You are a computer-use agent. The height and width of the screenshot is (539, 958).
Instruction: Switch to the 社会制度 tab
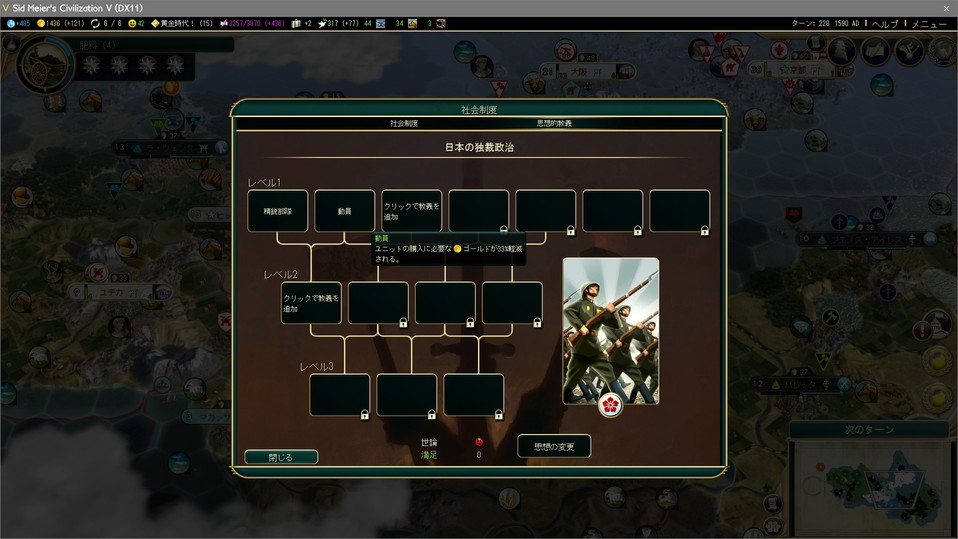click(403, 123)
